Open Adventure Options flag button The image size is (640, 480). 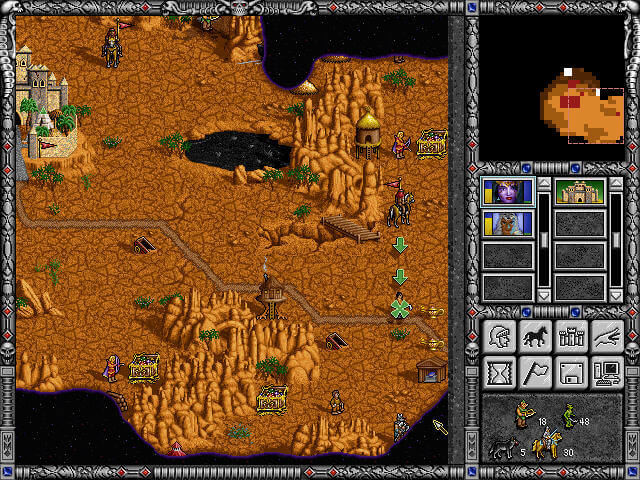[x=534, y=372]
